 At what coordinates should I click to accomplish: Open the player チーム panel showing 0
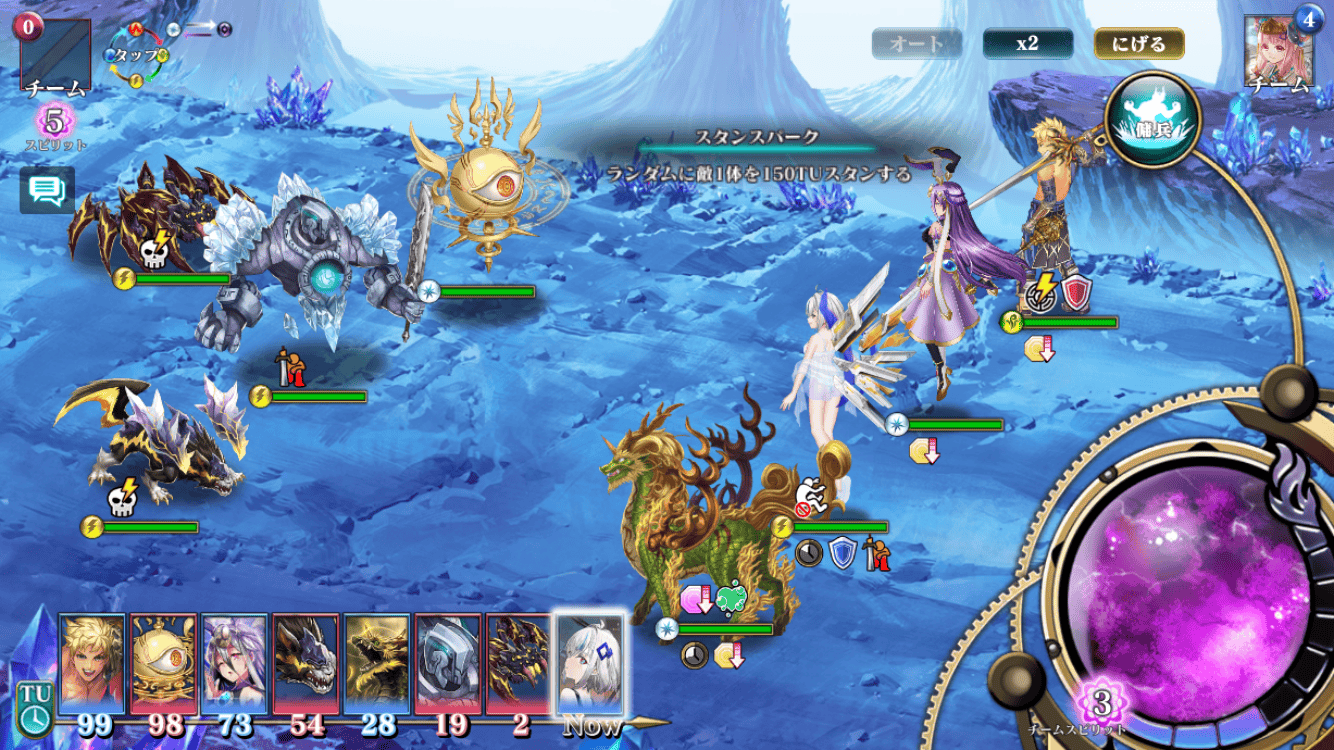pyautogui.click(x=55, y=55)
